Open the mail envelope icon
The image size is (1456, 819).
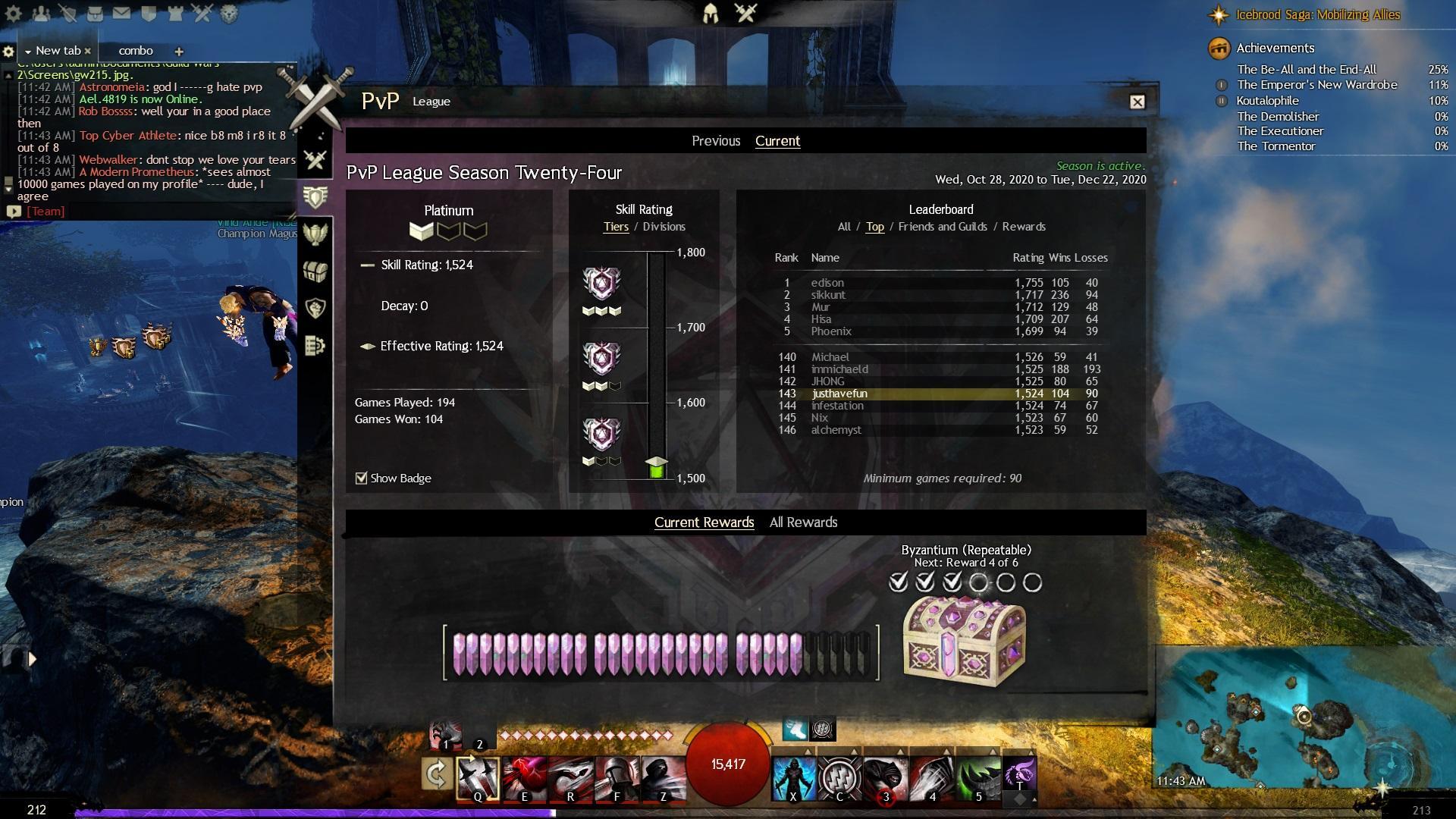click(x=121, y=13)
